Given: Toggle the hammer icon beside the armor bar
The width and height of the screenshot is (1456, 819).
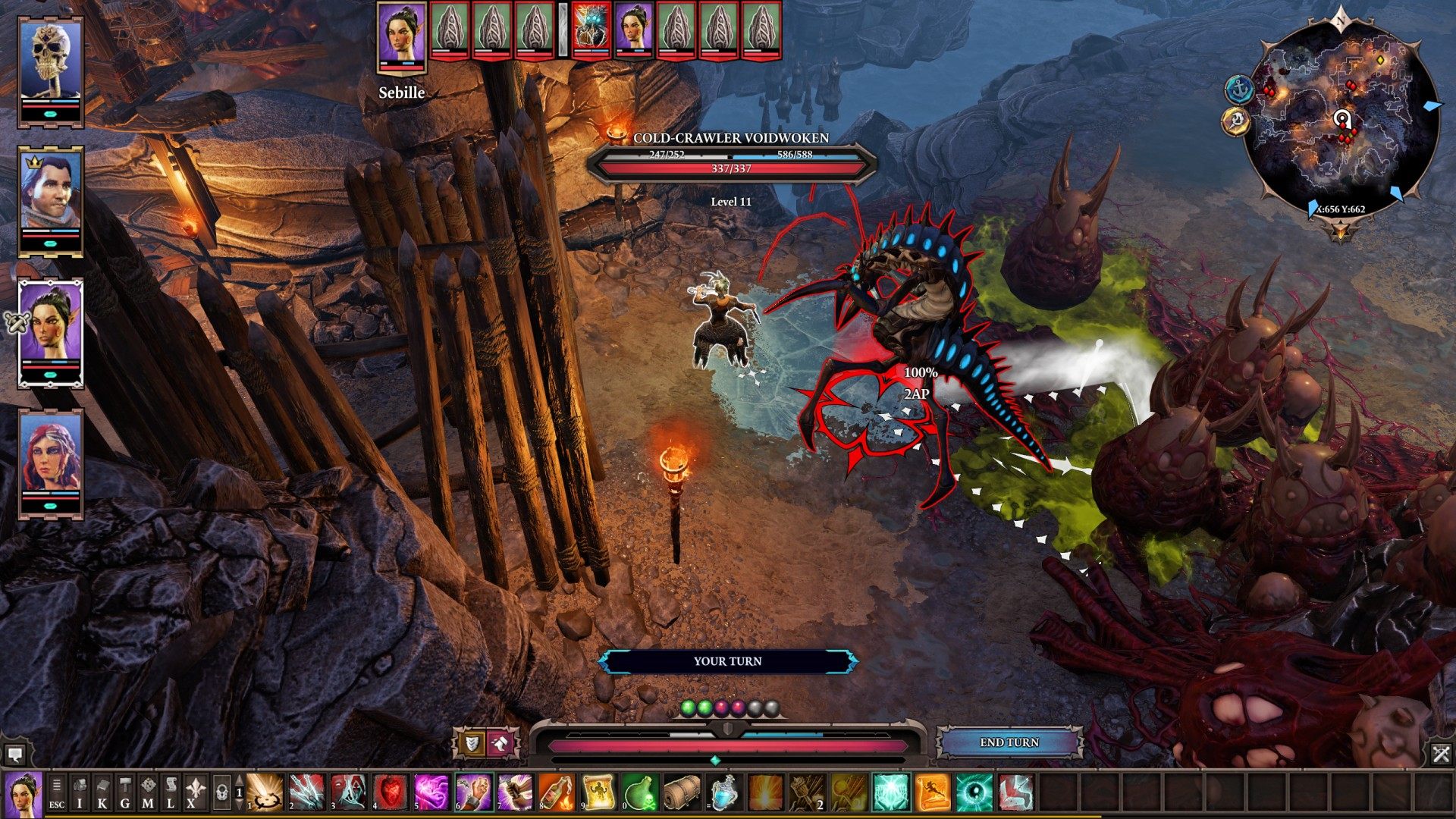Looking at the screenshot, I should [x=499, y=744].
